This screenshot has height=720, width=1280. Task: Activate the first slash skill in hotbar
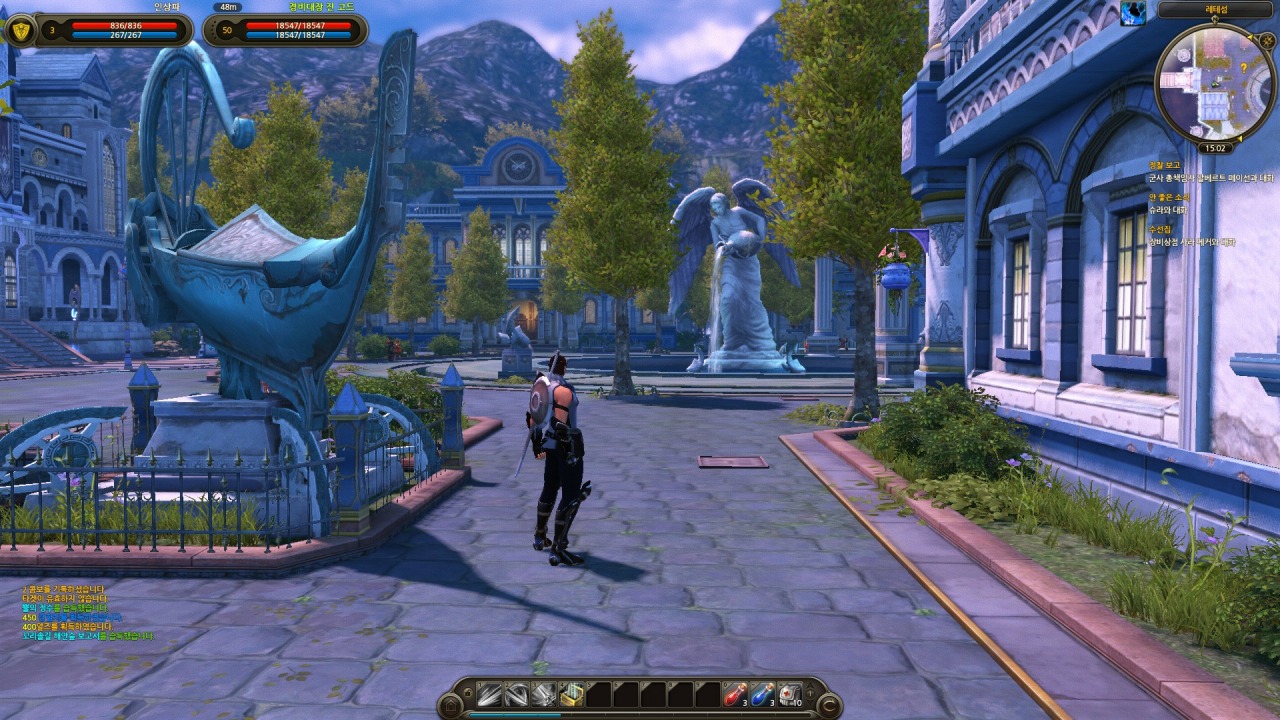pos(489,694)
